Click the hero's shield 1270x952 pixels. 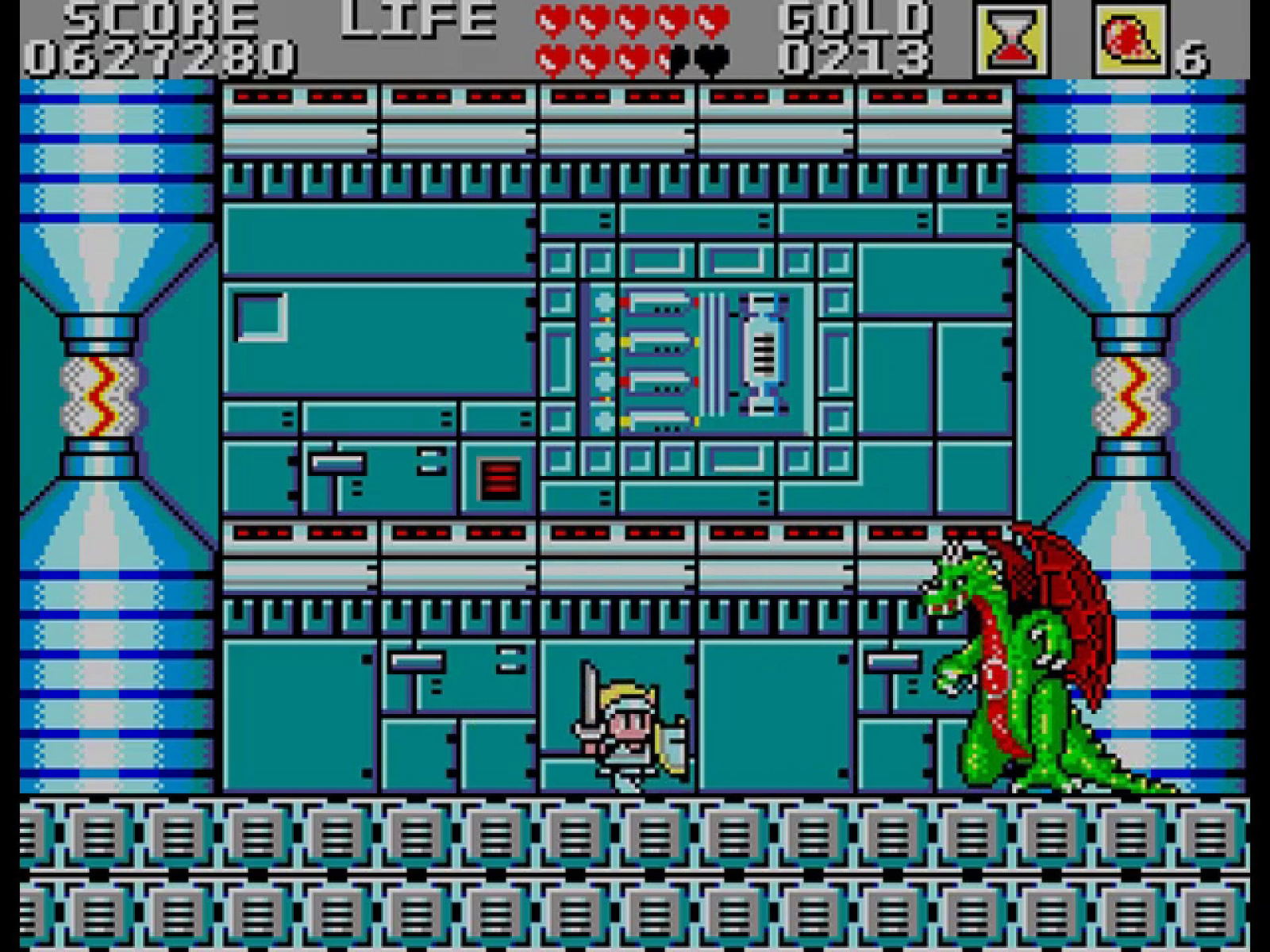pyautogui.click(x=675, y=742)
